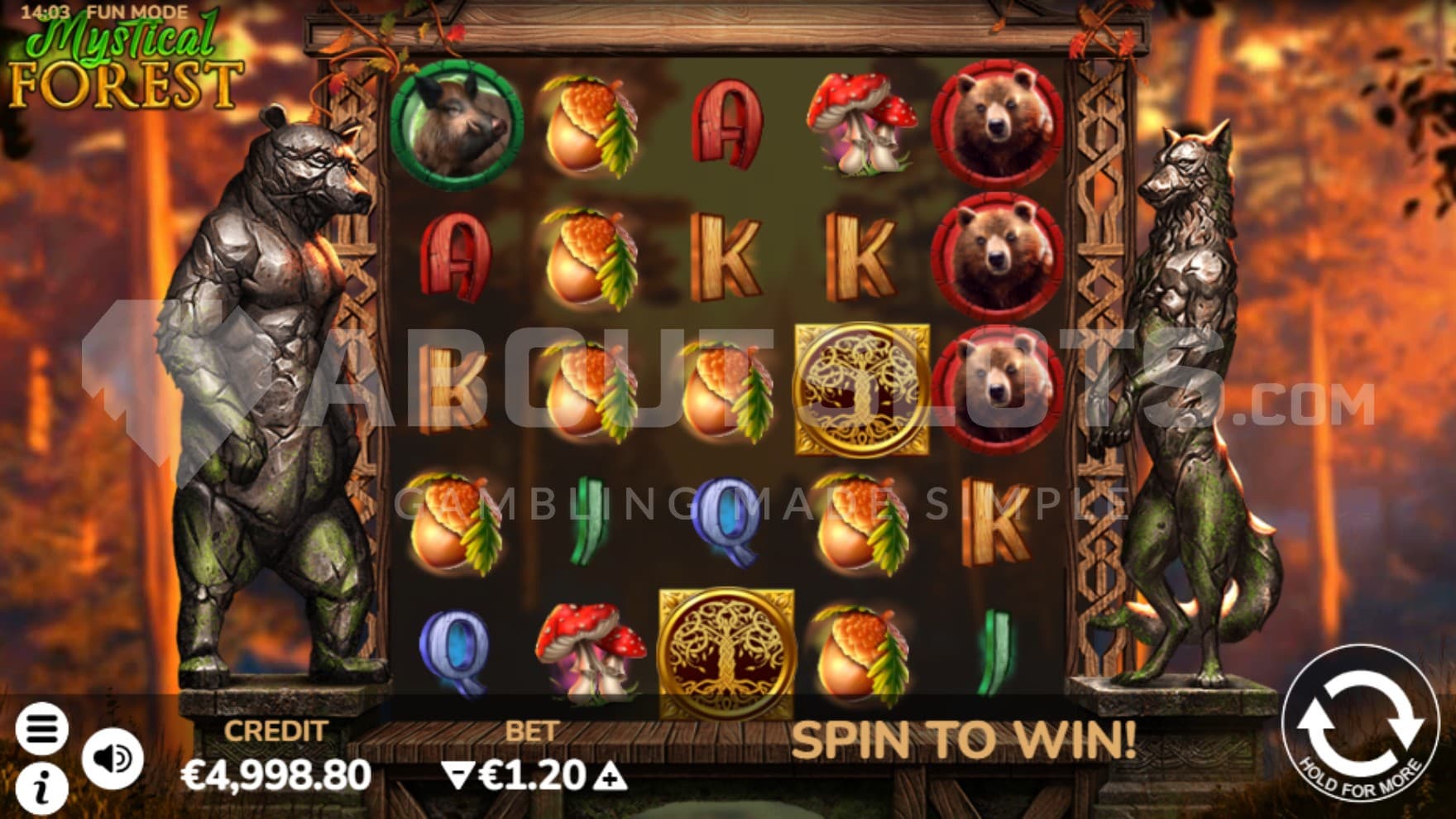Open the game info page
This screenshot has width=1456, height=819.
click(x=41, y=788)
